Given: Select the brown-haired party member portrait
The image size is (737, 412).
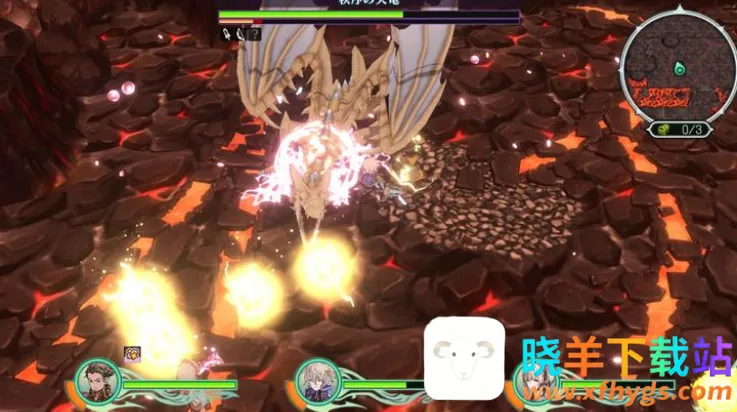Looking at the screenshot, I should 97,381.
